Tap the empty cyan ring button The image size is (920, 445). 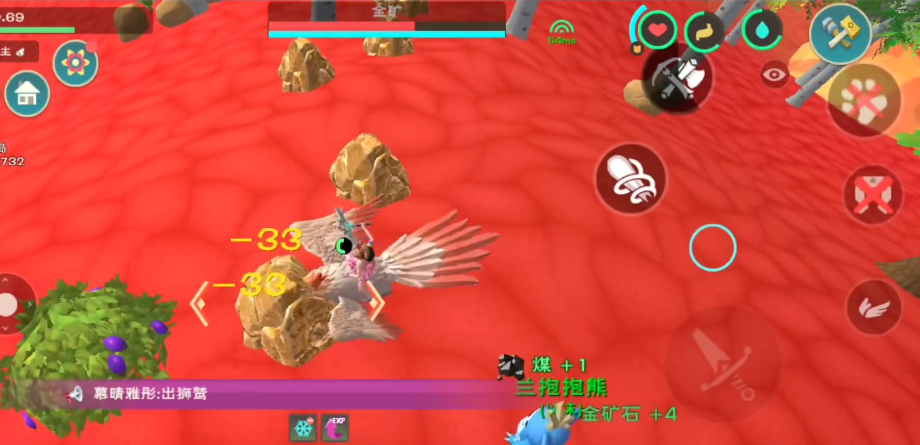(x=712, y=247)
